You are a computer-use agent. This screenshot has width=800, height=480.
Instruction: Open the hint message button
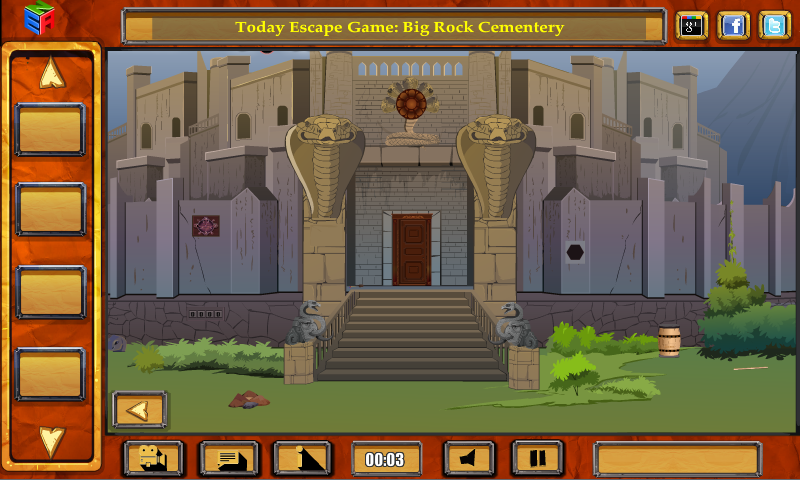230,459
